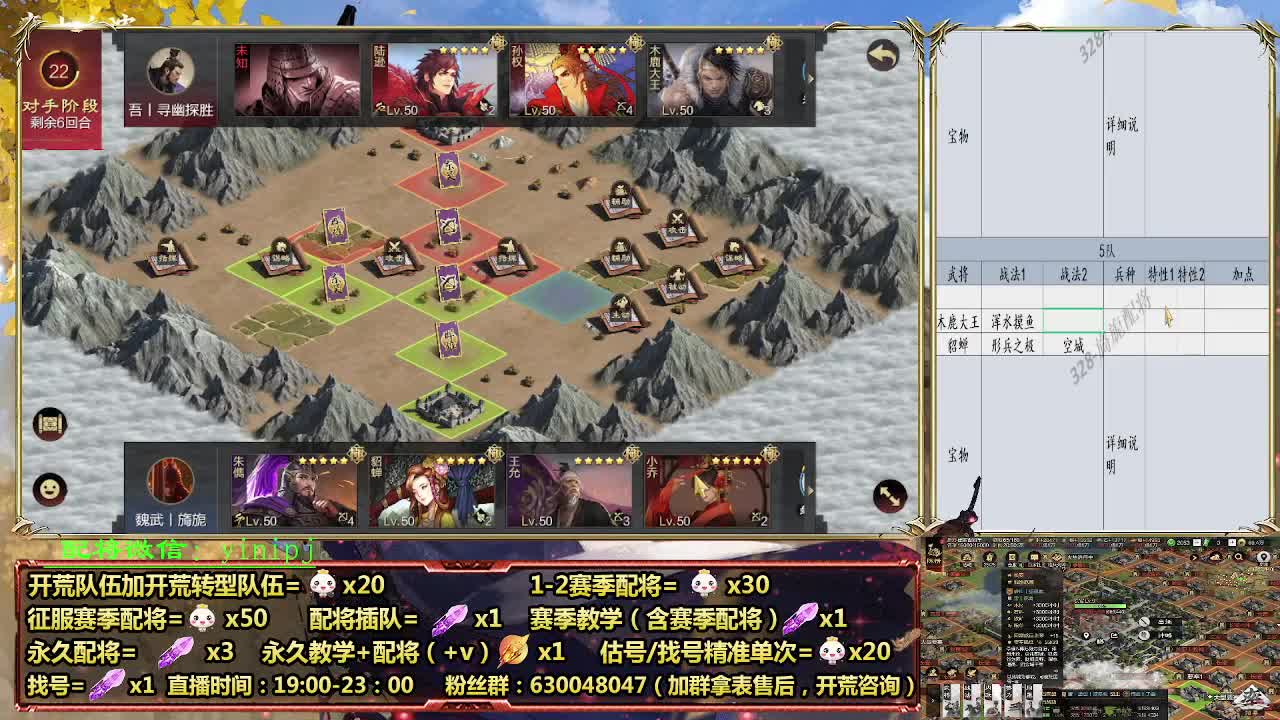Image resolution: width=1280 pixels, height=720 pixels.
Task: Click the 5队 header in the table
Action: click(x=1106, y=252)
